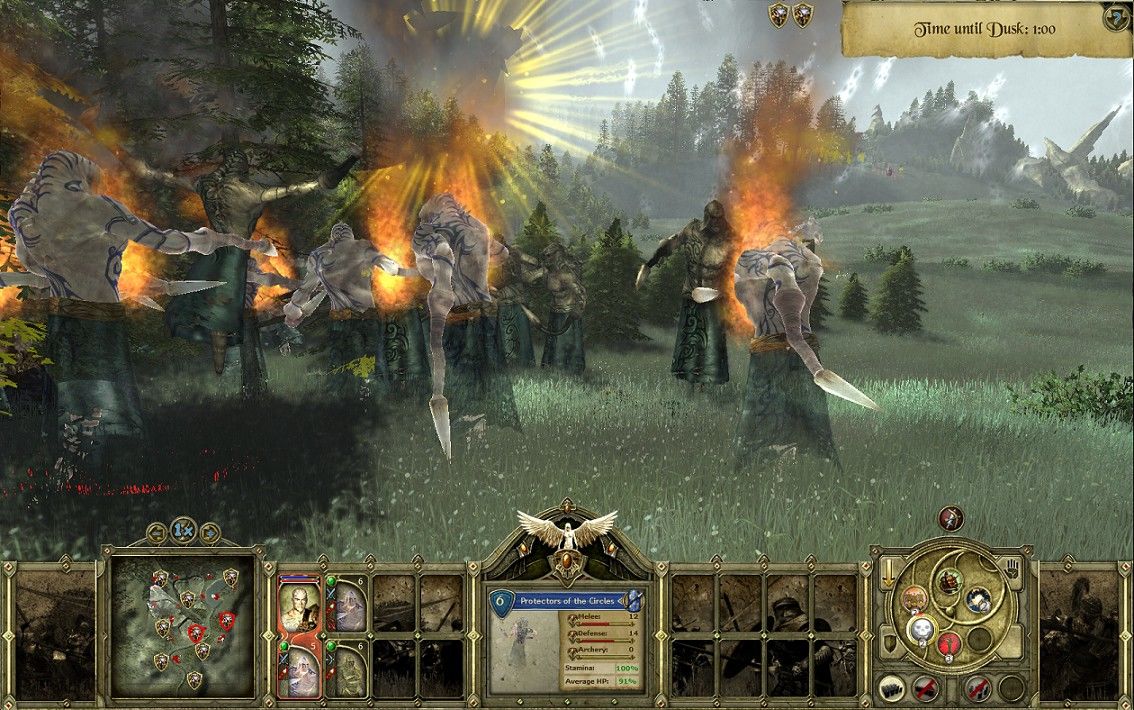
Task: Select the orange ability in the wheel
Action: click(x=914, y=598)
